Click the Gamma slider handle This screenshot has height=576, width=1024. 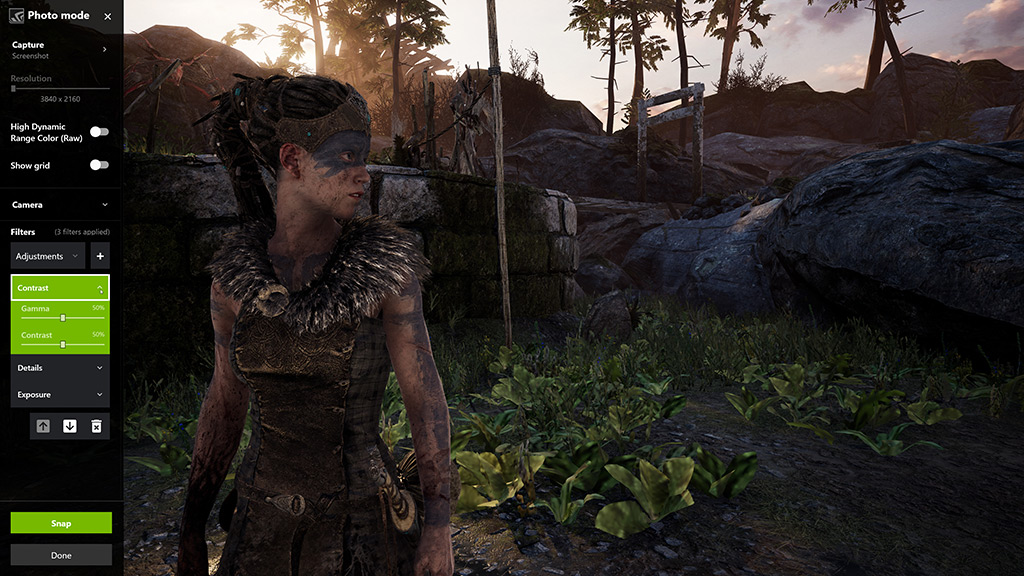pyautogui.click(x=63, y=317)
